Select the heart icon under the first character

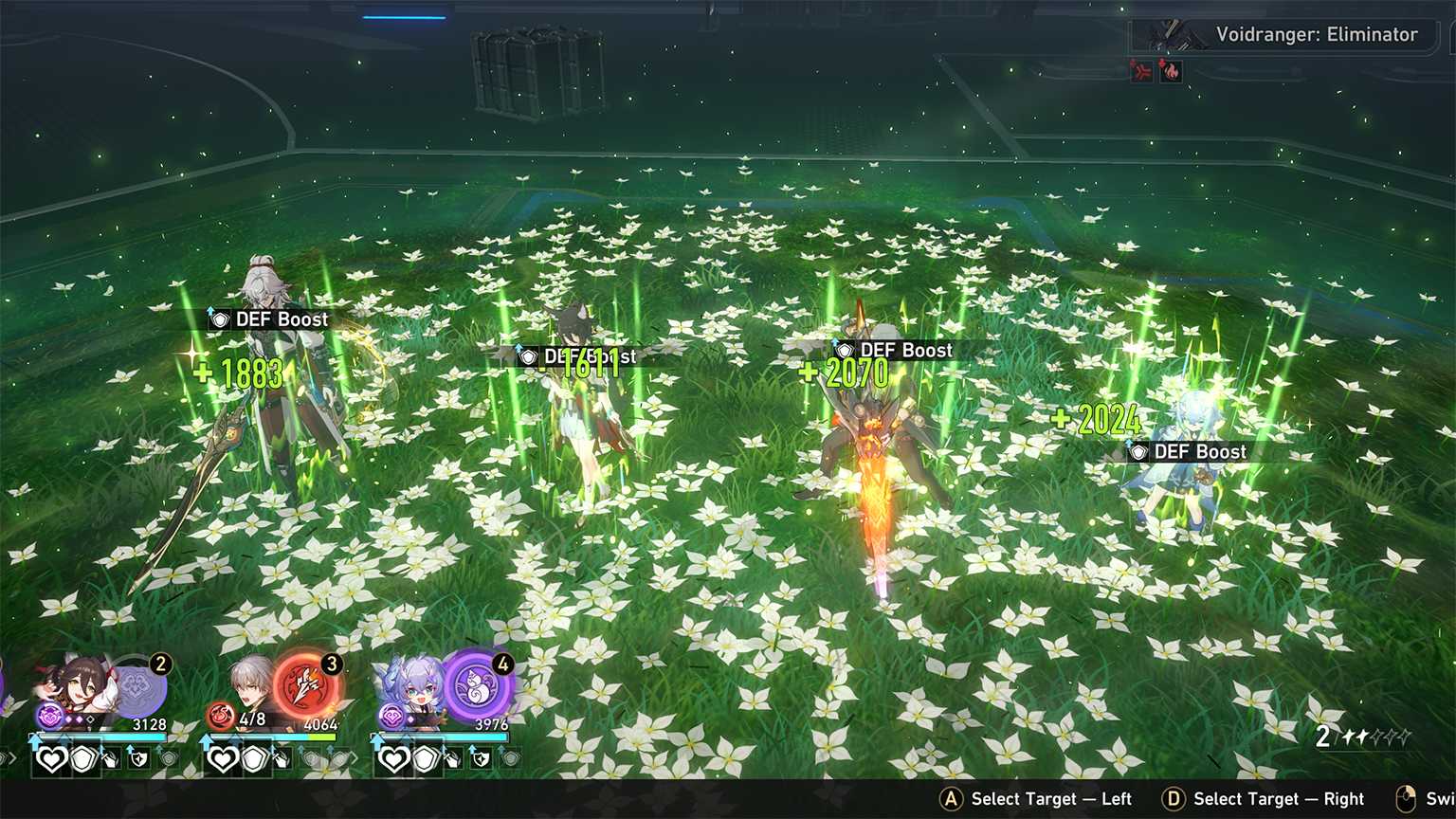[x=51, y=758]
